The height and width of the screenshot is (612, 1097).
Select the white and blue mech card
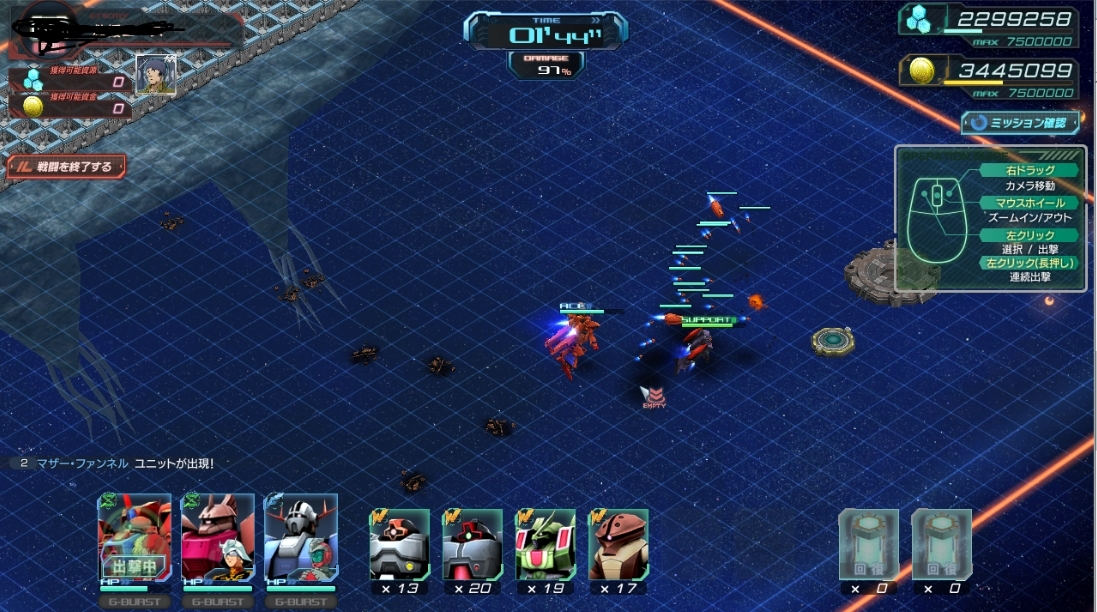point(300,537)
